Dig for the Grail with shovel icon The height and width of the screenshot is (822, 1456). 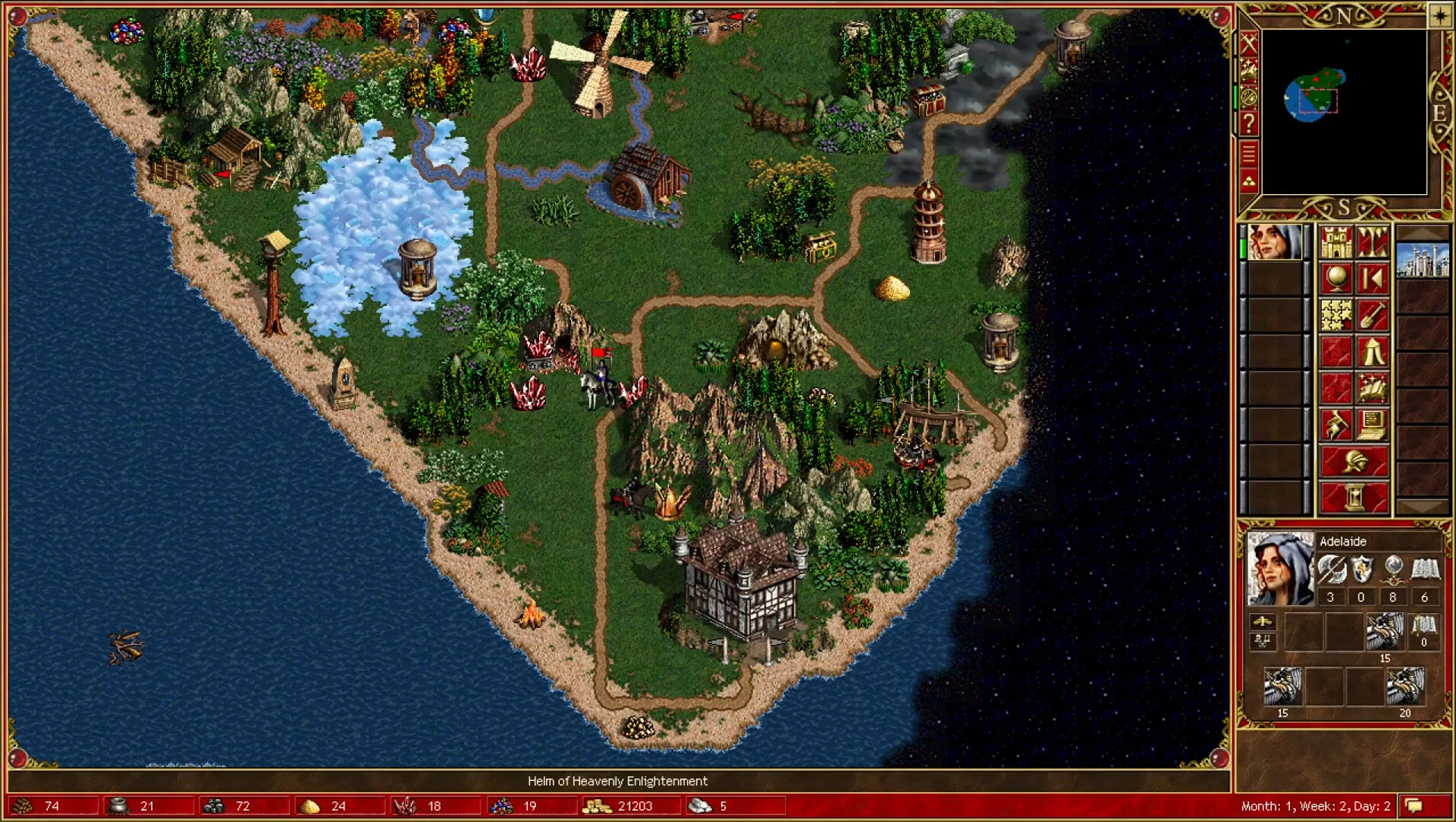(1373, 314)
